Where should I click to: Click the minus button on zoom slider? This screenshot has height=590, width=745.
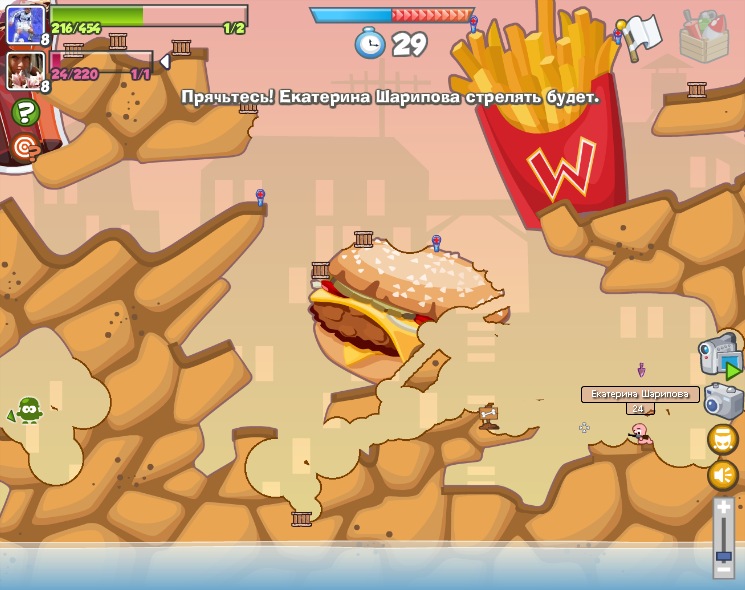coord(723,570)
